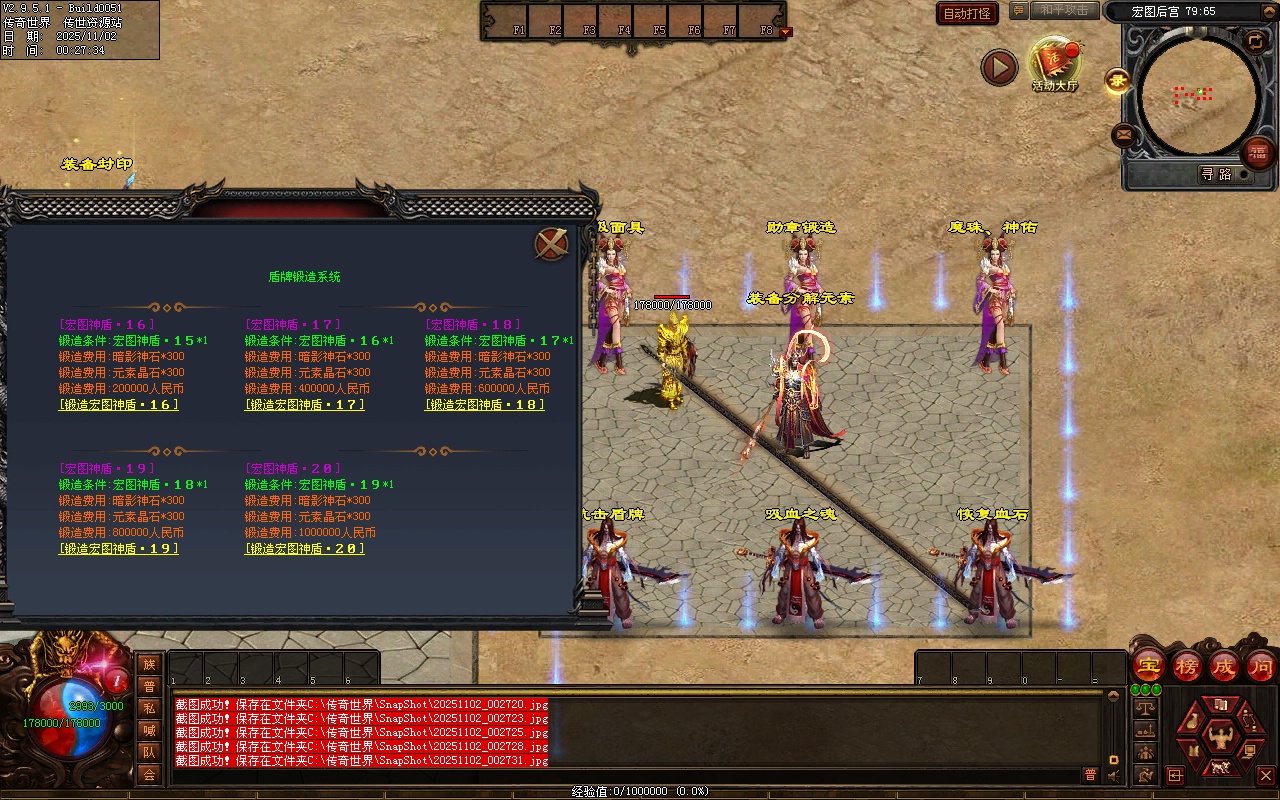Activate the 寻路 pathfinding button
This screenshot has width=1280, height=800.
[1216, 174]
